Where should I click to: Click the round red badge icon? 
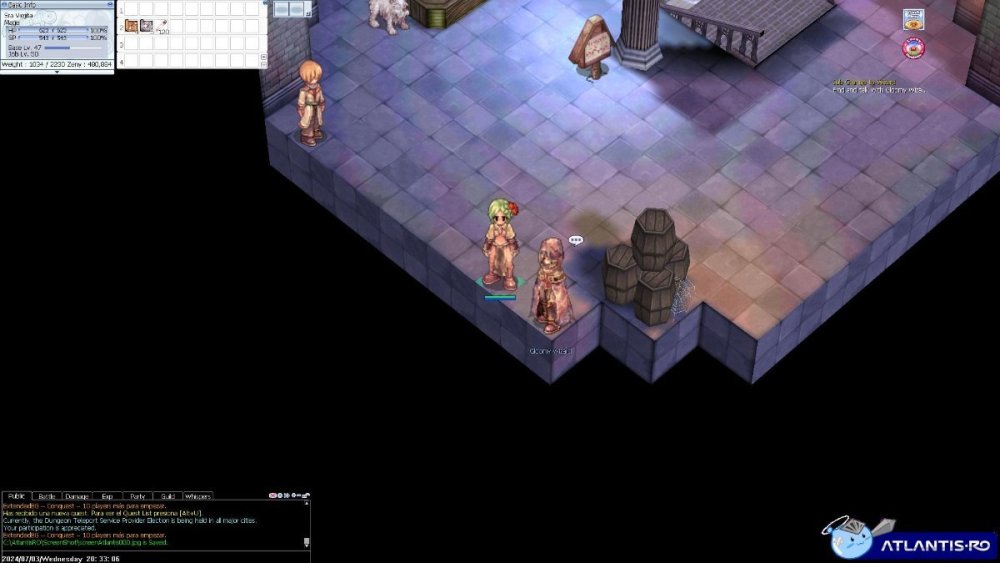913,47
